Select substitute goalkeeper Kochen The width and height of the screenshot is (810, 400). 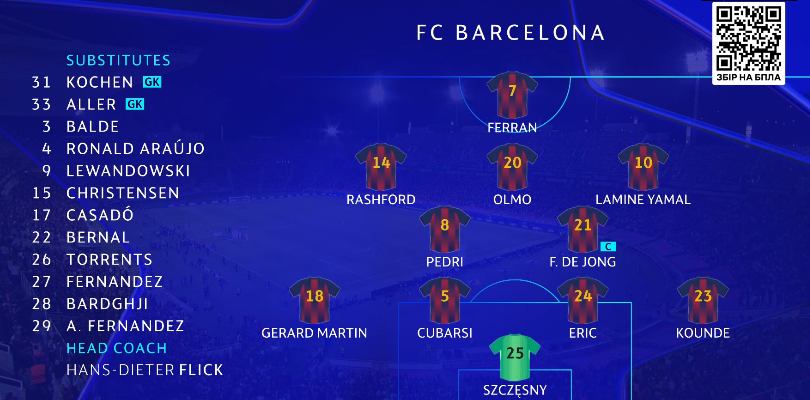(x=99, y=82)
